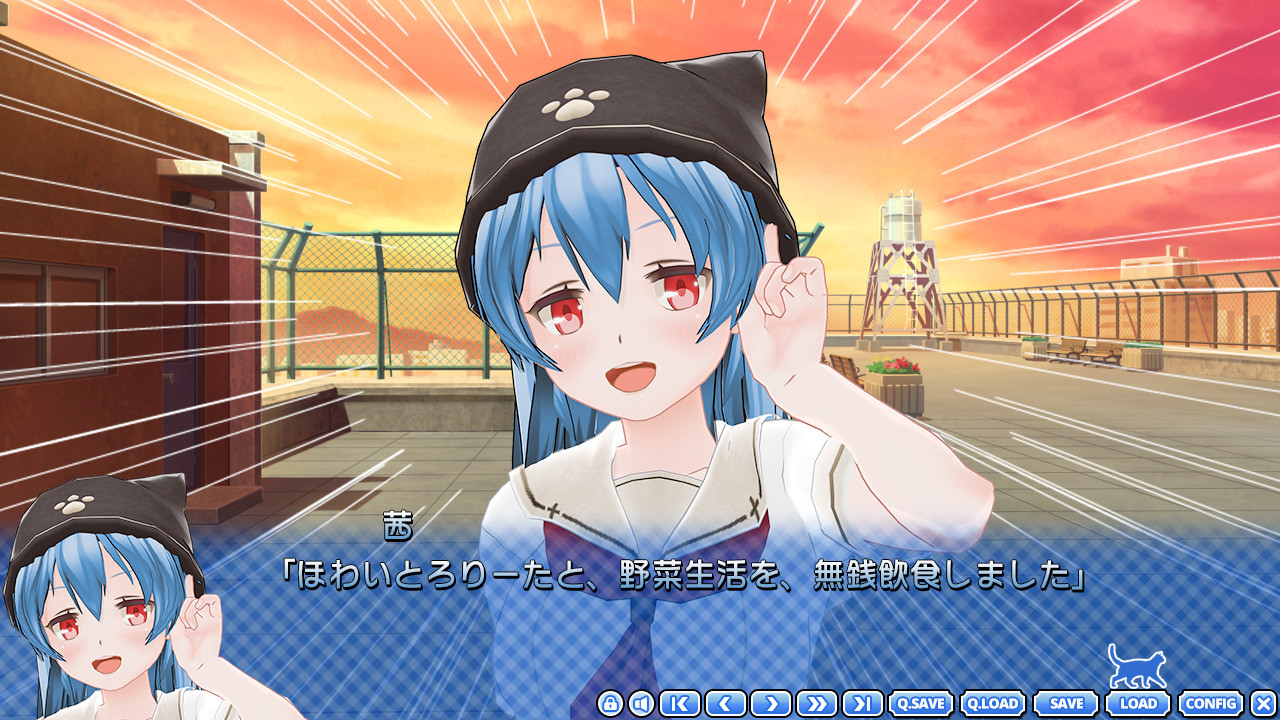Click the padlock lock icon
The height and width of the screenshot is (720, 1280).
click(x=610, y=704)
